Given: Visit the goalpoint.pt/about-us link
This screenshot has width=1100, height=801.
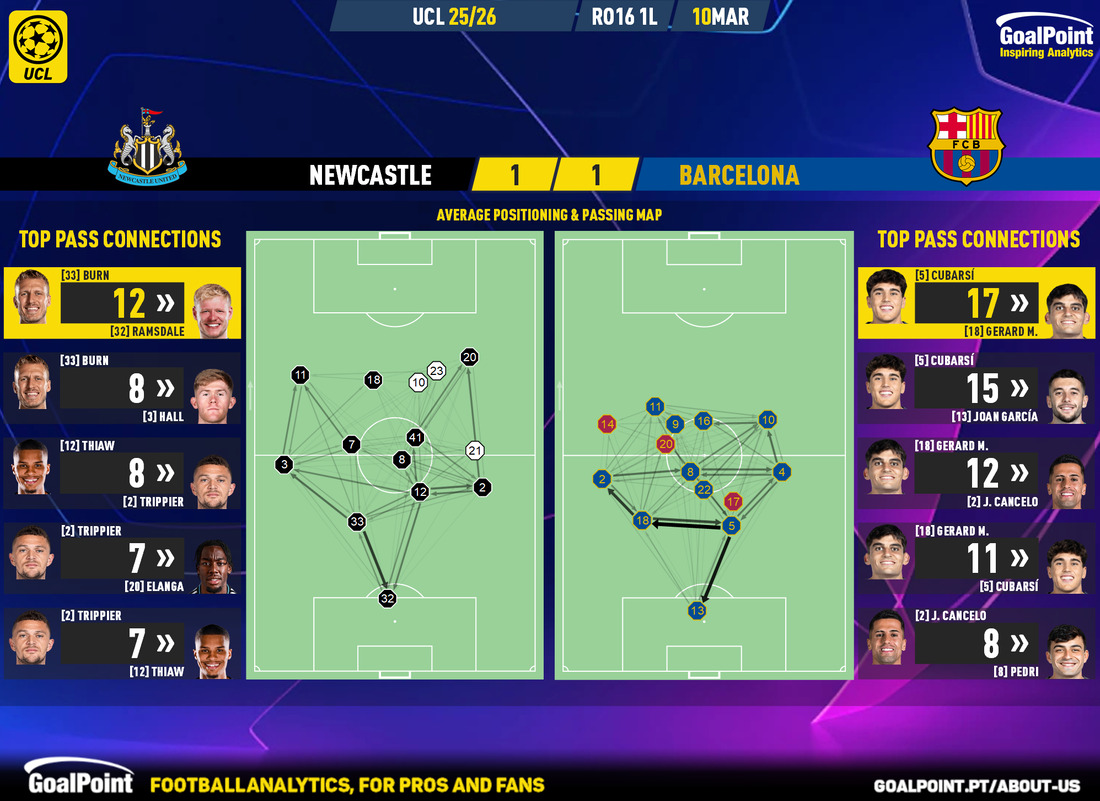Looking at the screenshot, I should point(983,786).
